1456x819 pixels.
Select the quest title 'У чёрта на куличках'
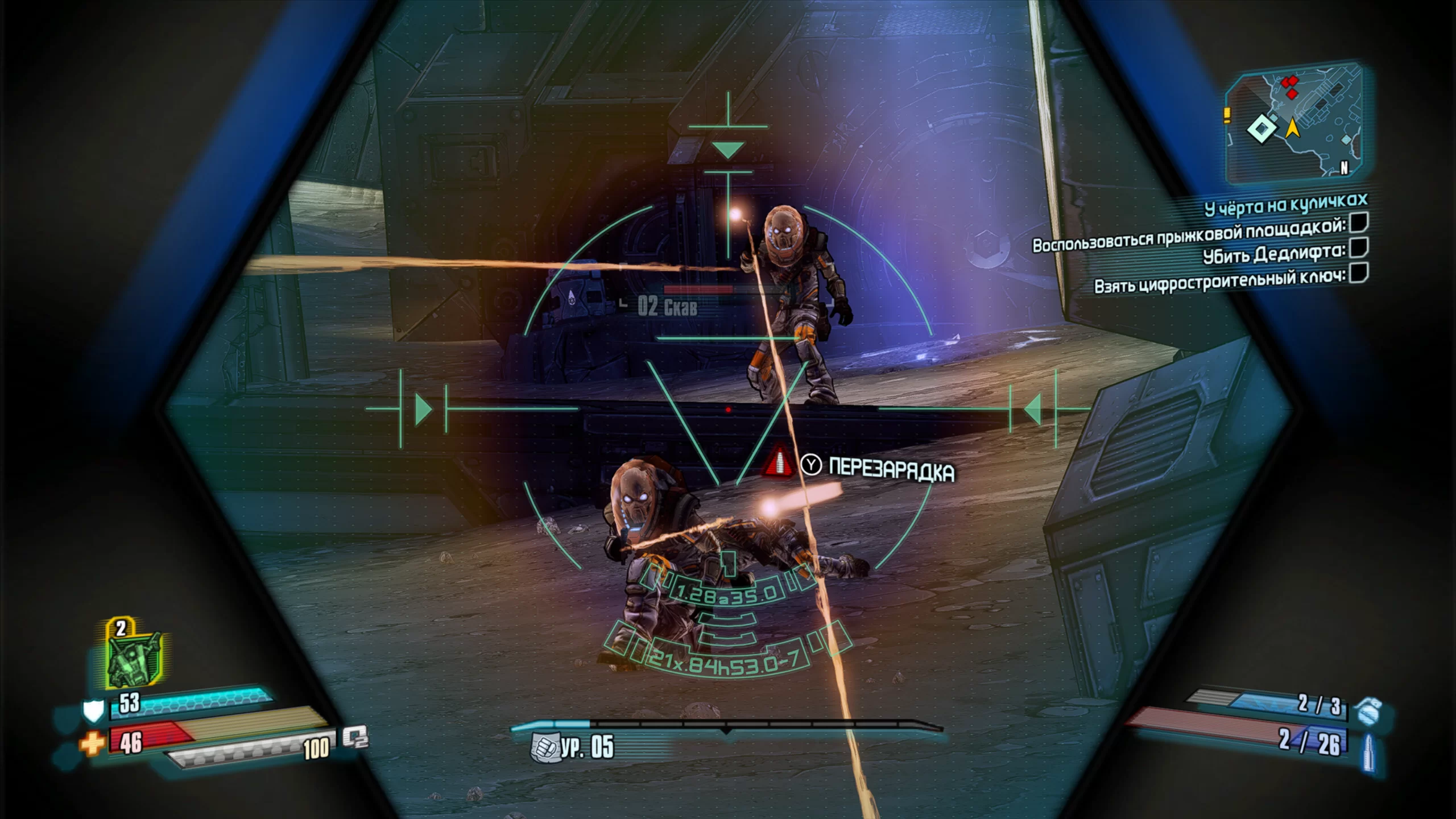1285,204
